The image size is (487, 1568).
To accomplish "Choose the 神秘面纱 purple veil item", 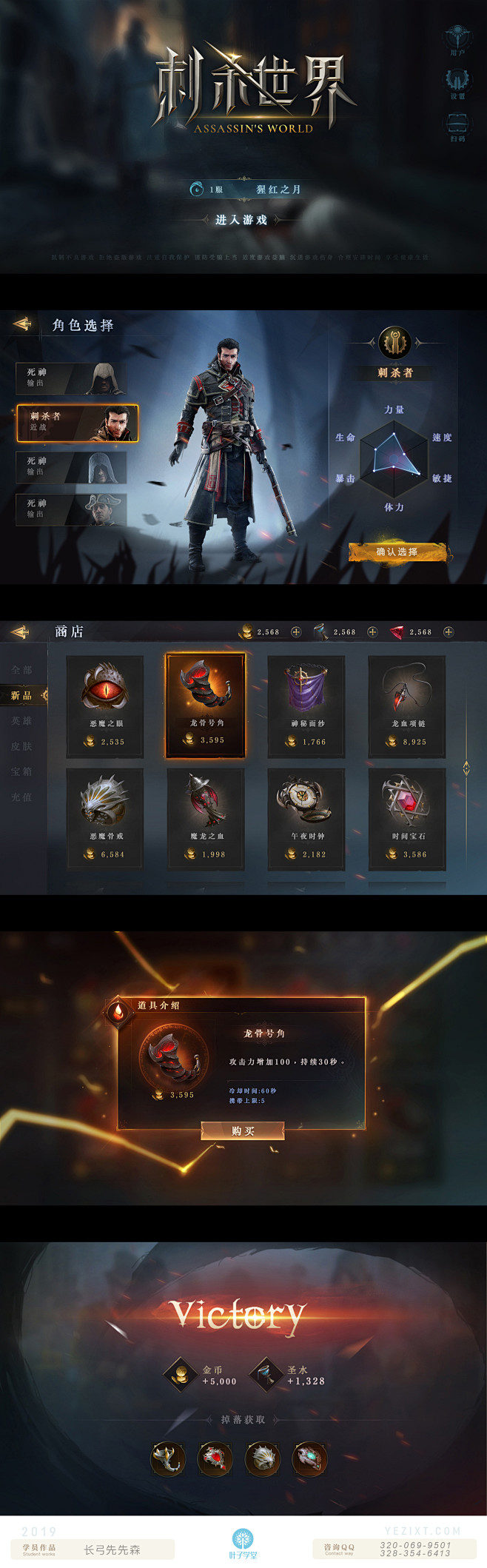I will [x=307, y=706].
